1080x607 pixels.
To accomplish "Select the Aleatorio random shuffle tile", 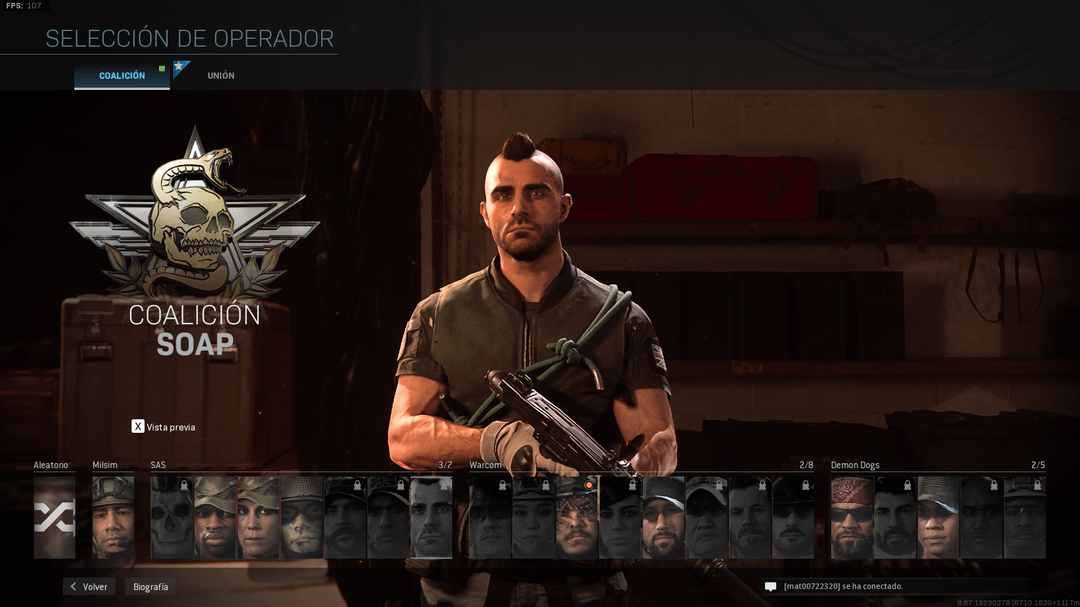I will click(x=54, y=517).
